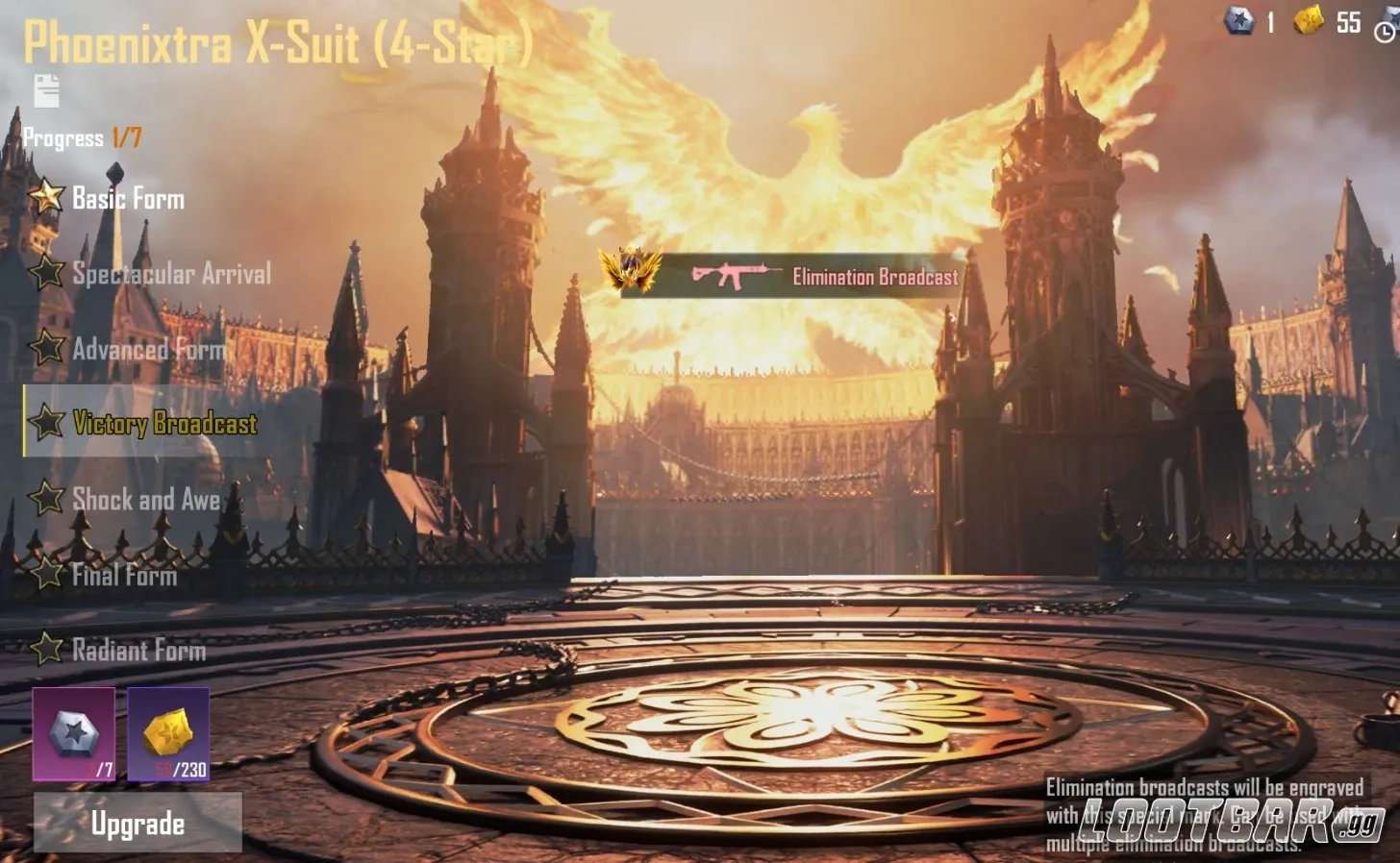Image resolution: width=1400 pixels, height=863 pixels.
Task: Click the silver X-Suit token icon at top right
Action: pyautogui.click(x=1241, y=21)
